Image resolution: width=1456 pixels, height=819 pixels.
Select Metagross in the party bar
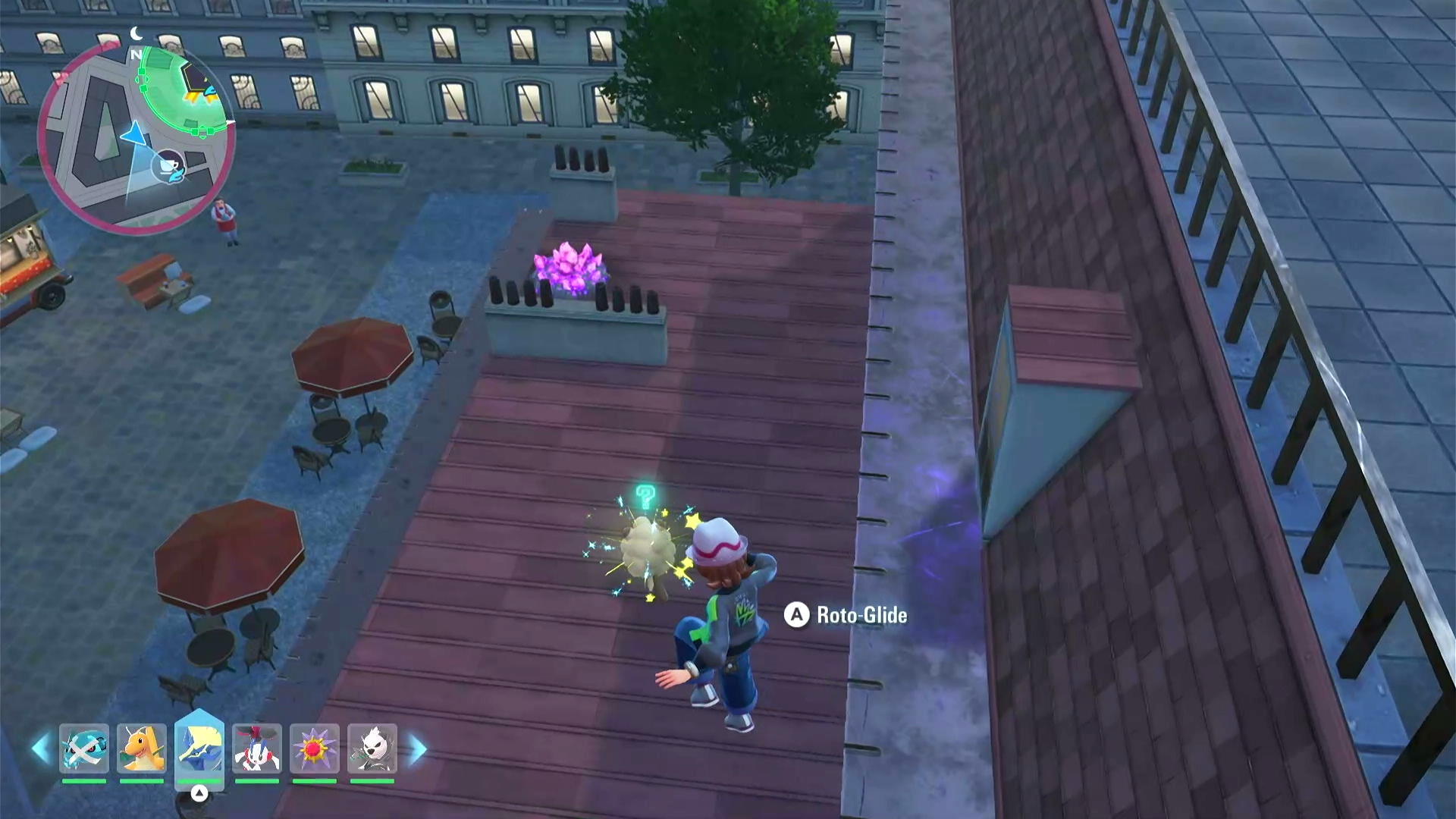point(84,748)
